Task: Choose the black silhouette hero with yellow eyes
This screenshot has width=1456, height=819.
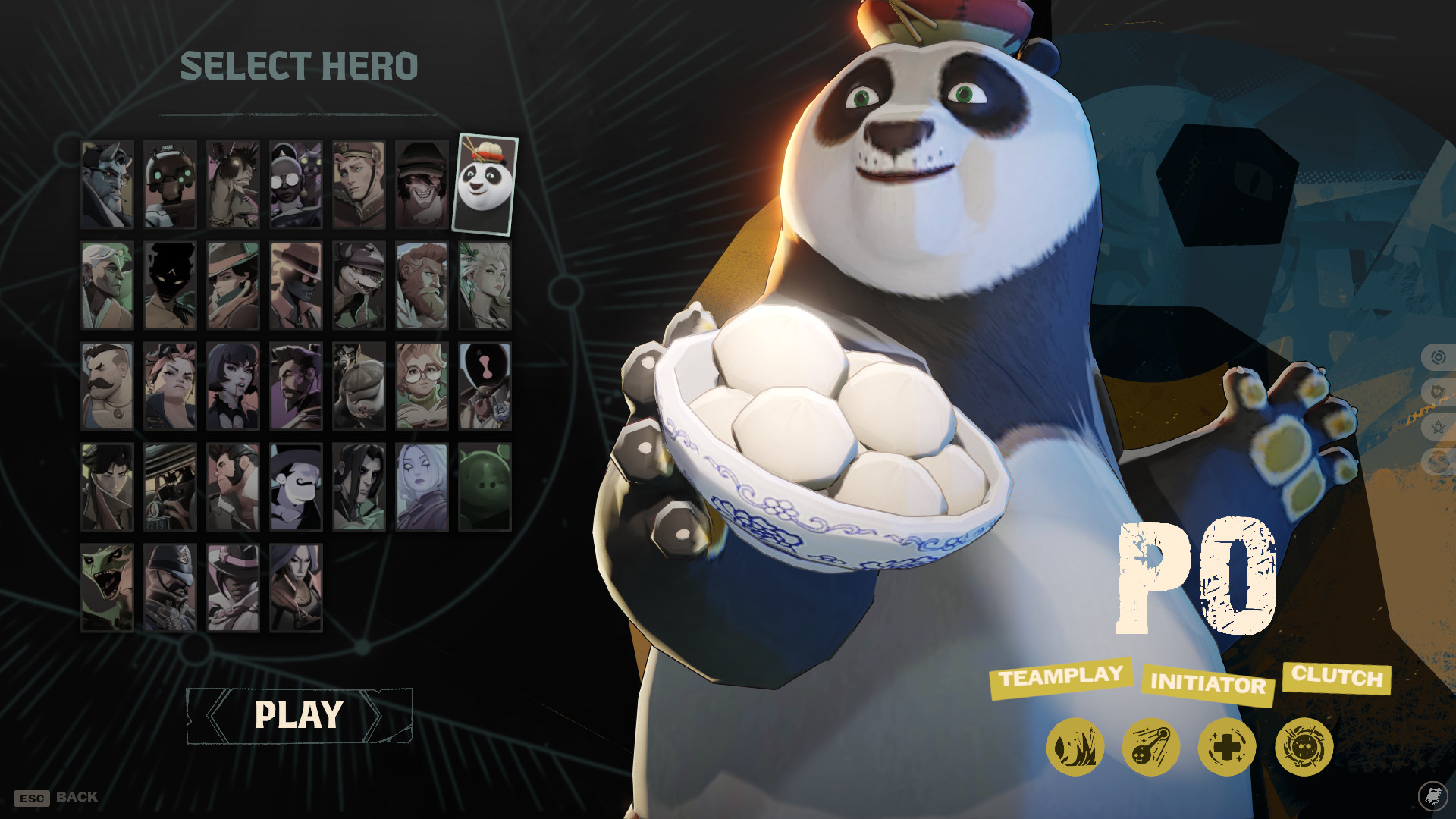Action: [170, 285]
